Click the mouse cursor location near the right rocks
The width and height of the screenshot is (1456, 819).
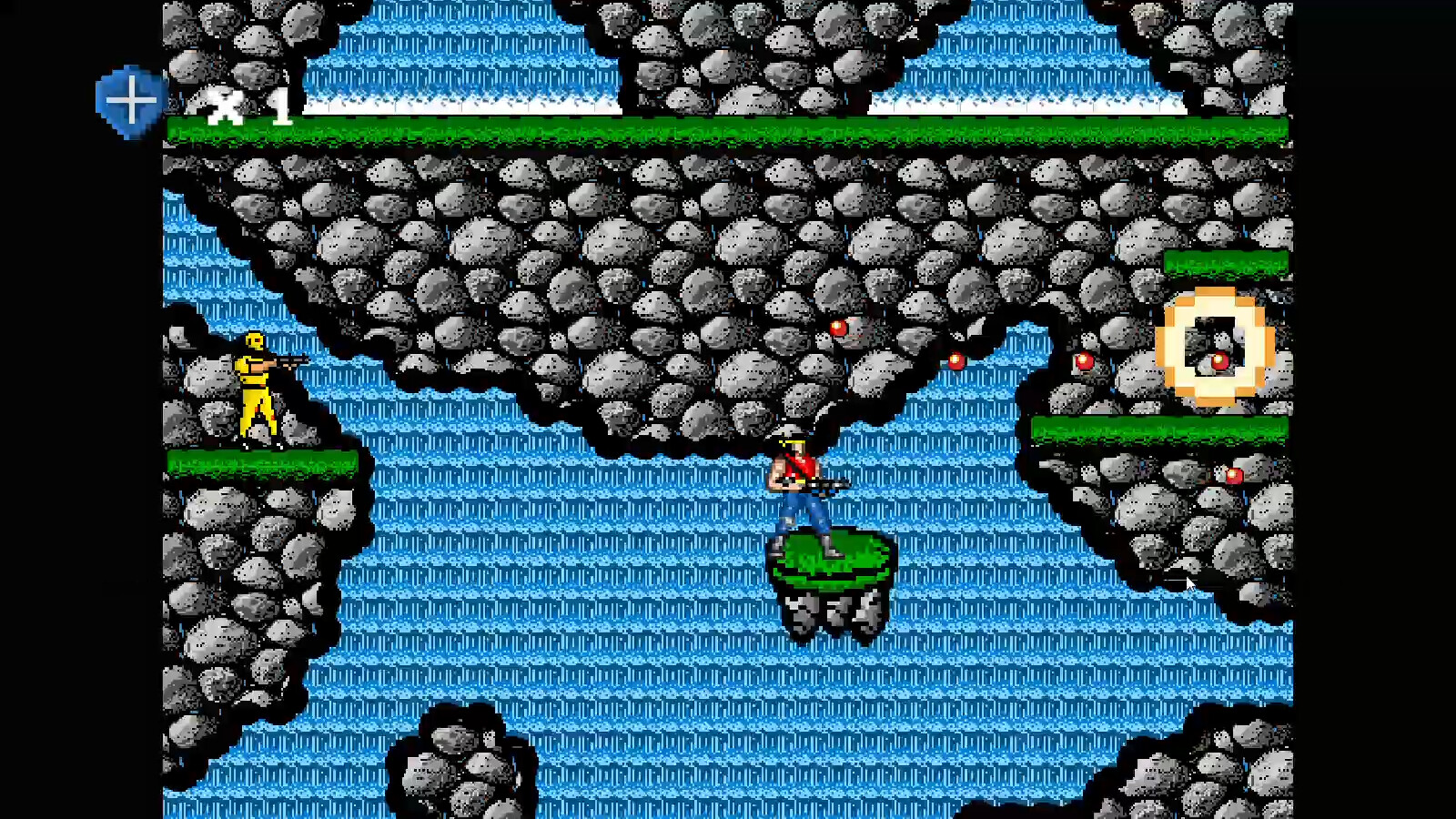point(1189,582)
